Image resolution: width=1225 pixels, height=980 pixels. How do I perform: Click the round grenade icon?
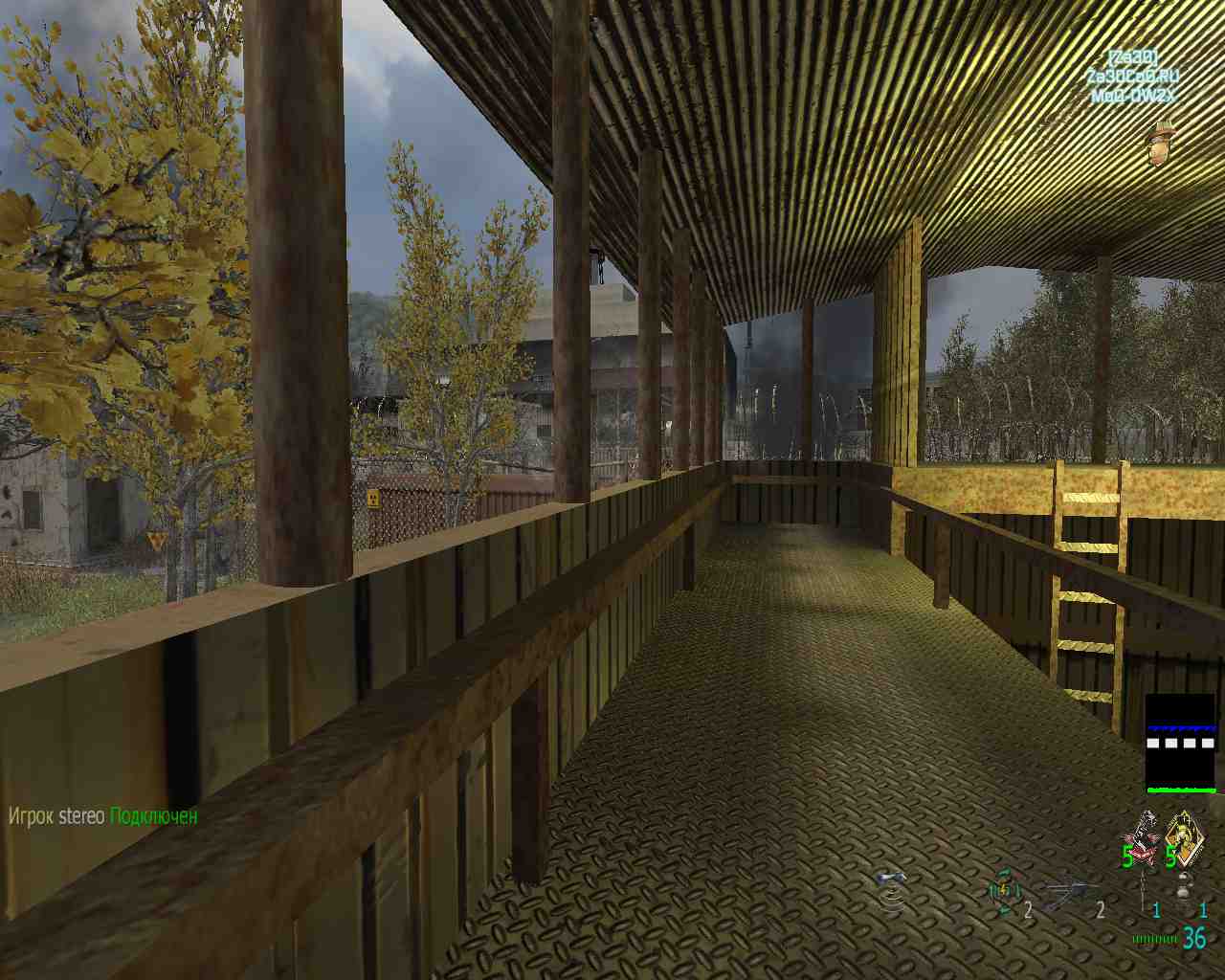(1185, 888)
